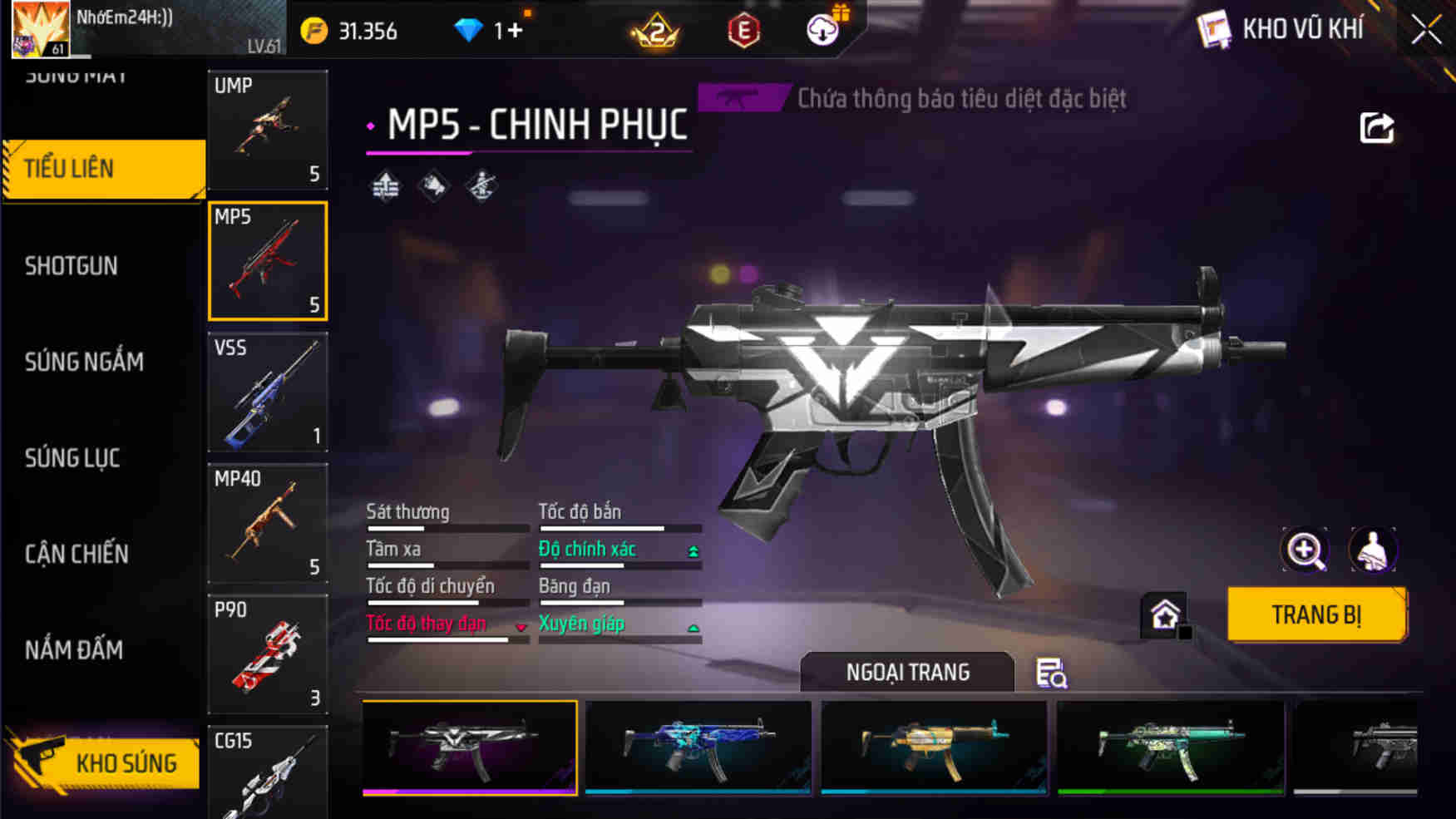Choose the MP40 weapon tile
The width and height of the screenshot is (1456, 819).
(x=267, y=523)
